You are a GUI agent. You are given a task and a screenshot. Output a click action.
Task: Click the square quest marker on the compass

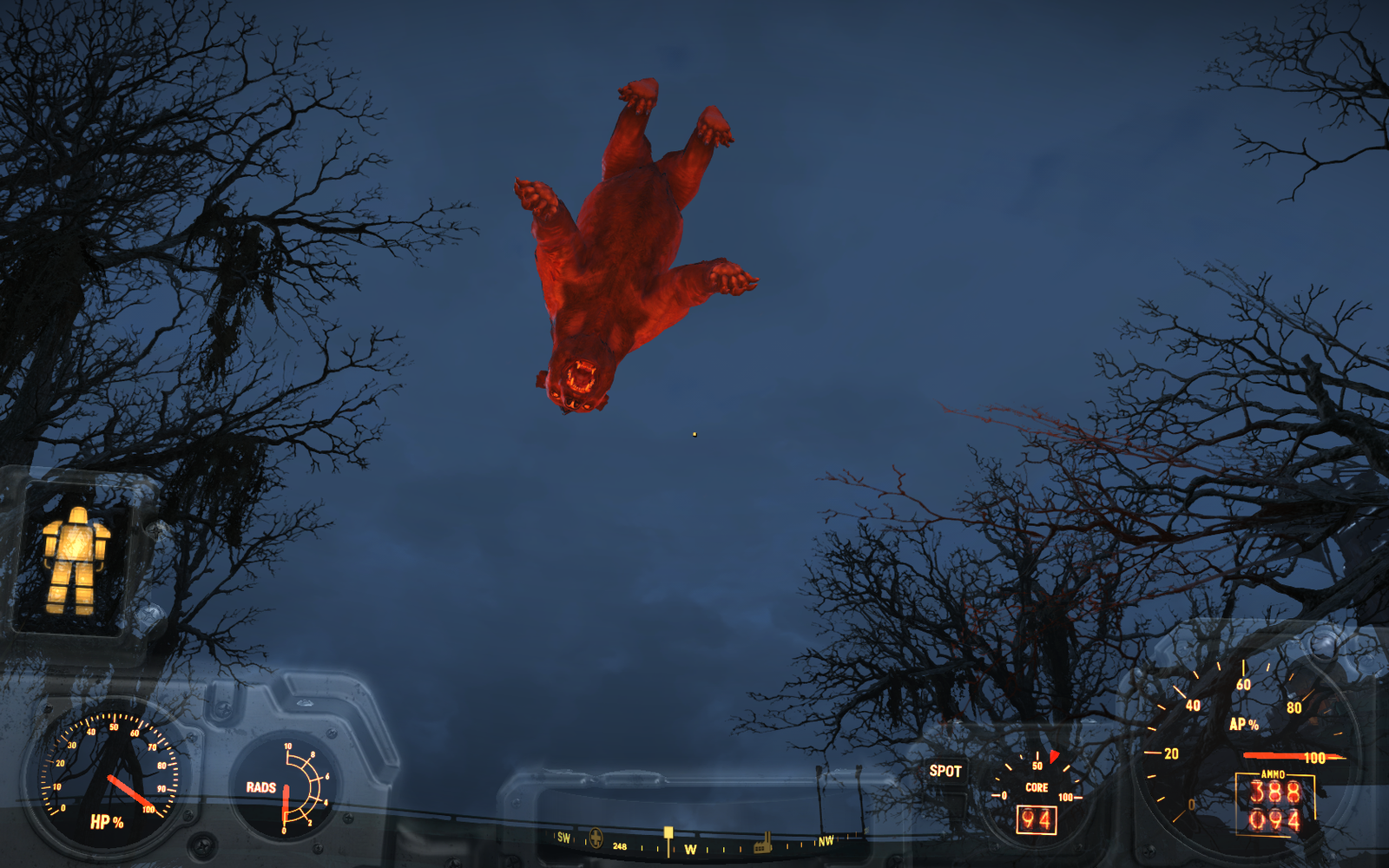click(x=668, y=832)
